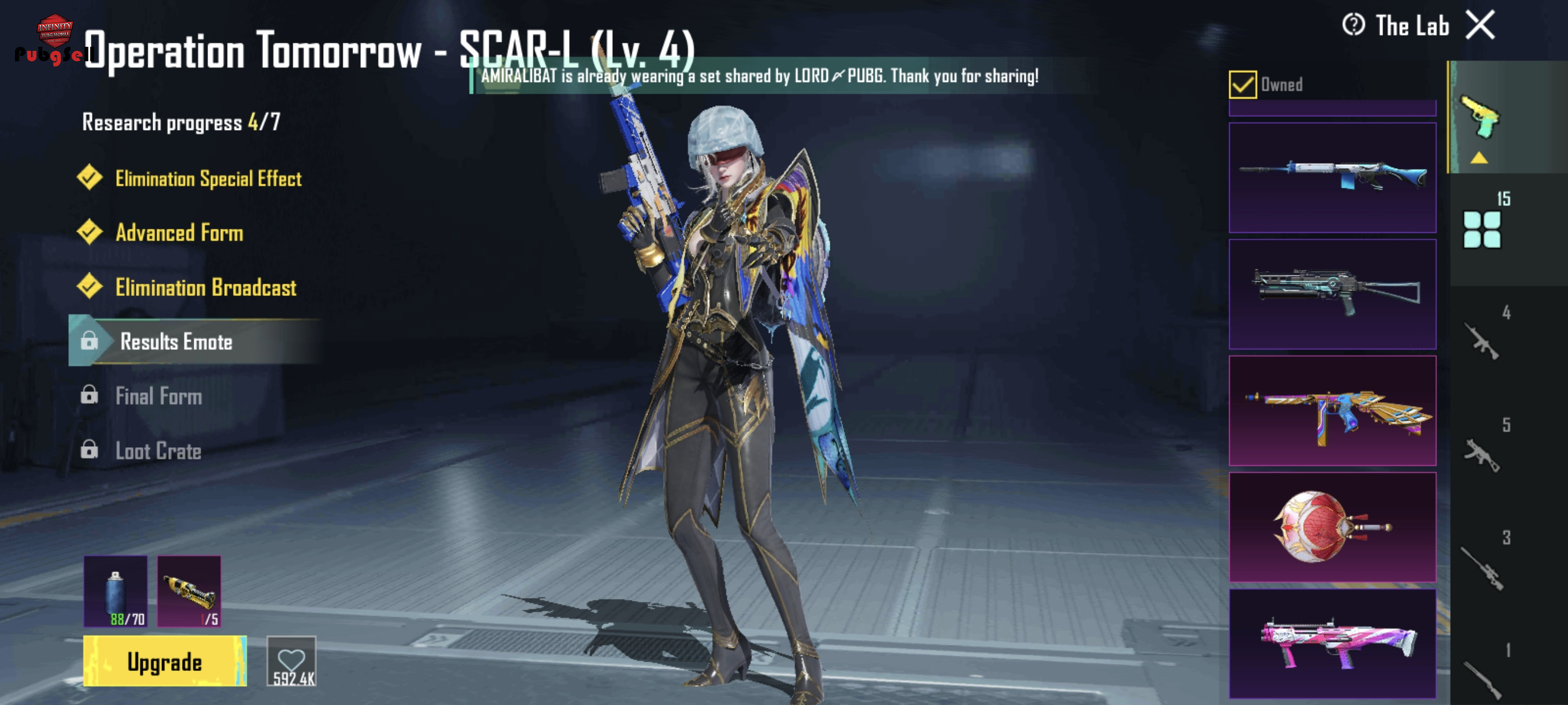The image size is (1568, 705).
Task: Open The Lab help question mark
Action: (1352, 25)
